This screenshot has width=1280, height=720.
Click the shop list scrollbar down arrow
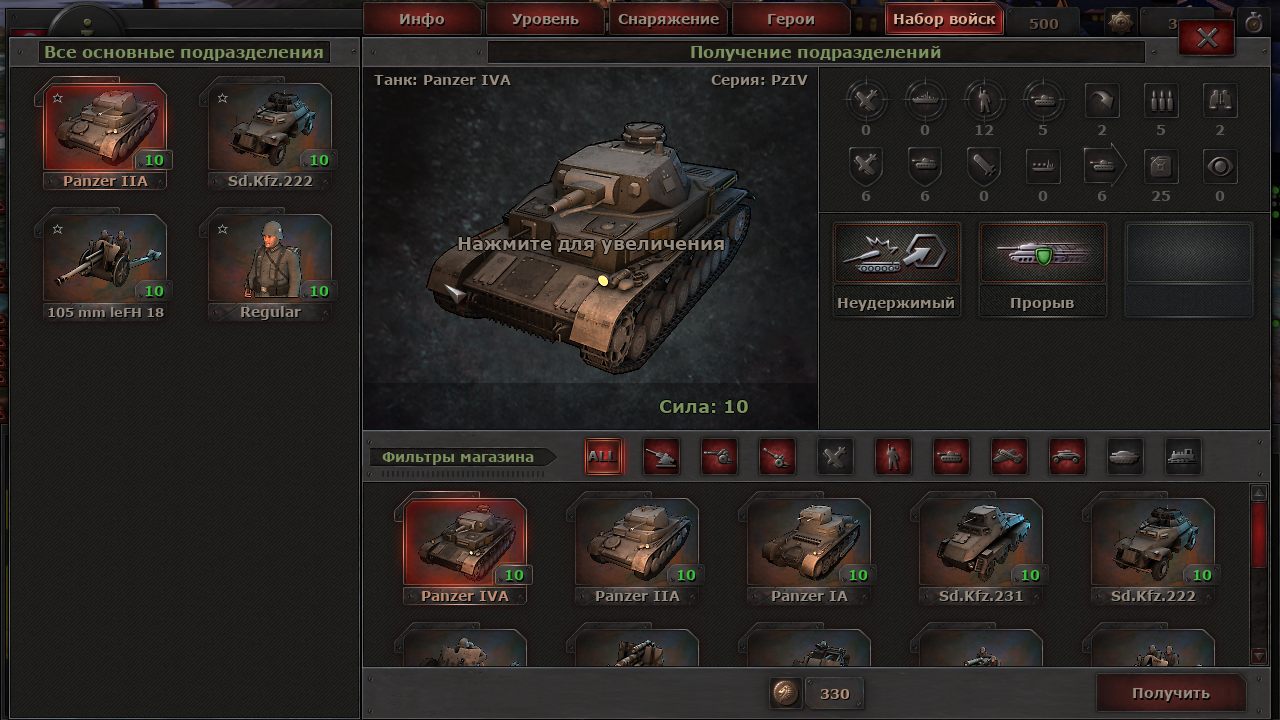[x=1259, y=655]
